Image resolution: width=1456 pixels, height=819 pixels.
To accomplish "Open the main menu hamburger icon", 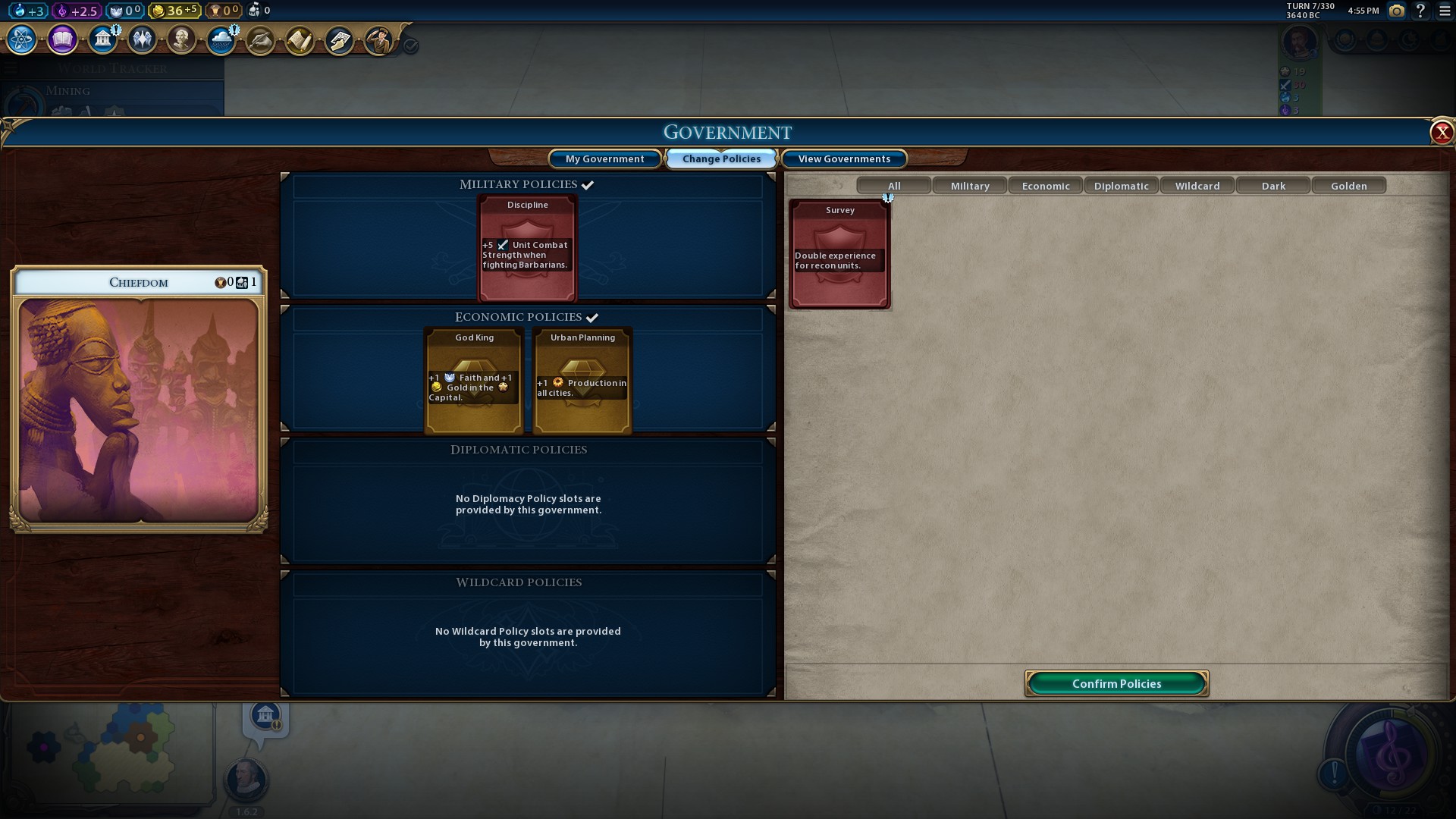I will coord(1445,11).
